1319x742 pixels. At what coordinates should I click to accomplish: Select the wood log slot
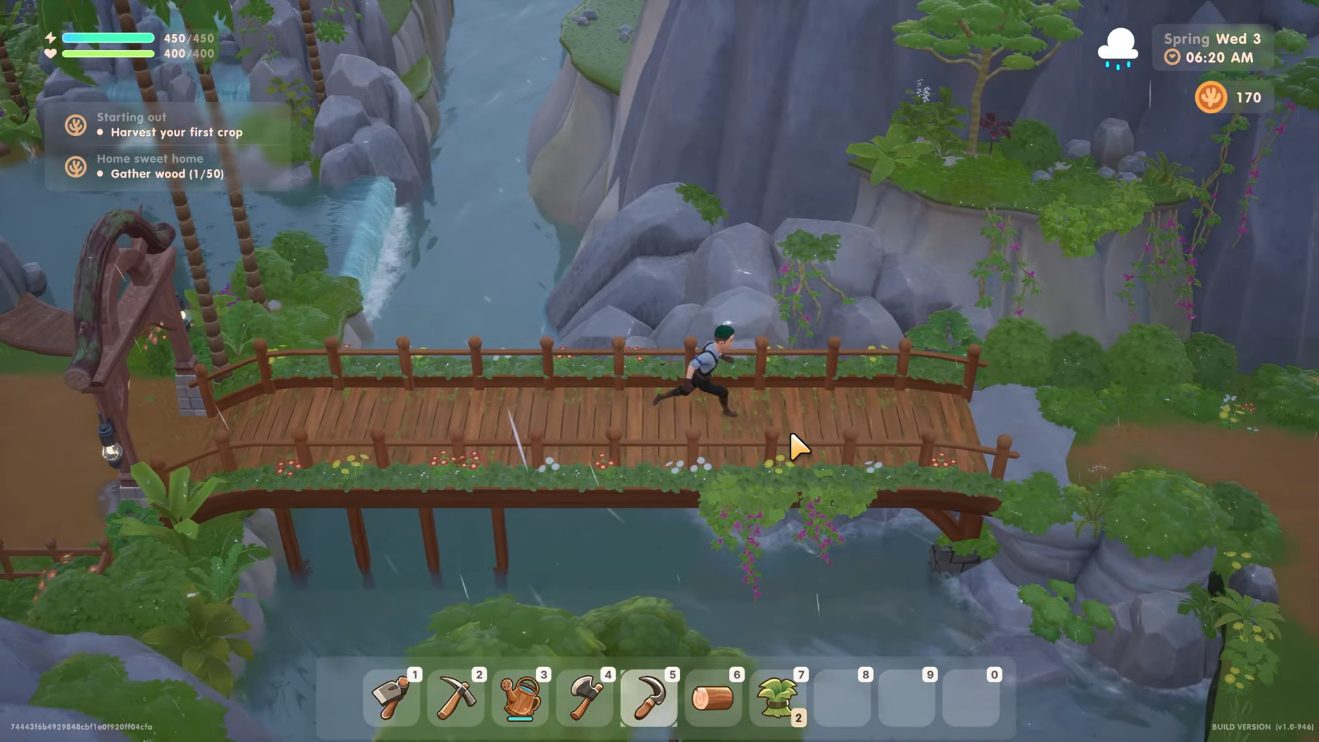point(713,697)
